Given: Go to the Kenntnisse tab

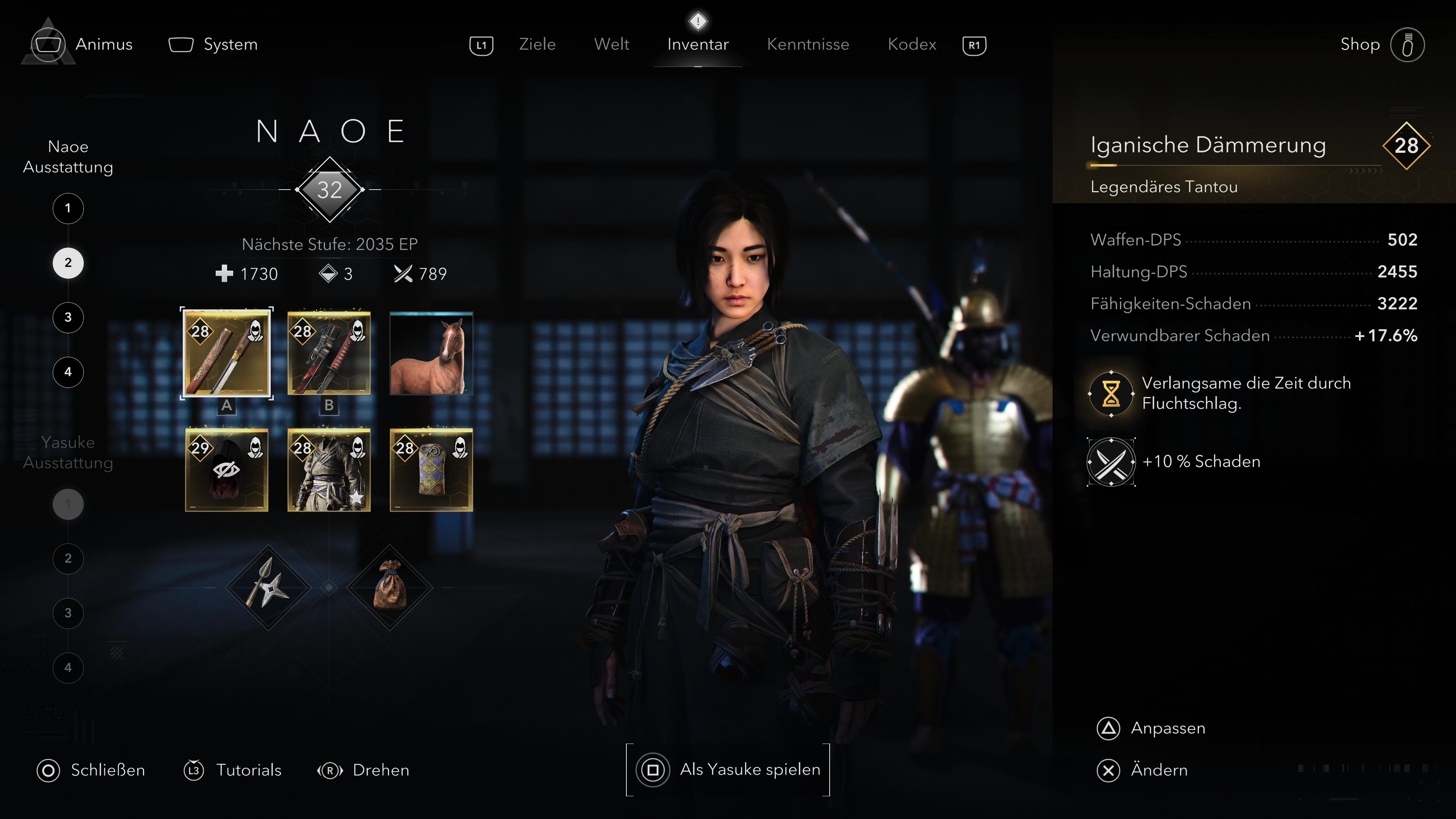Looking at the screenshot, I should point(808,44).
